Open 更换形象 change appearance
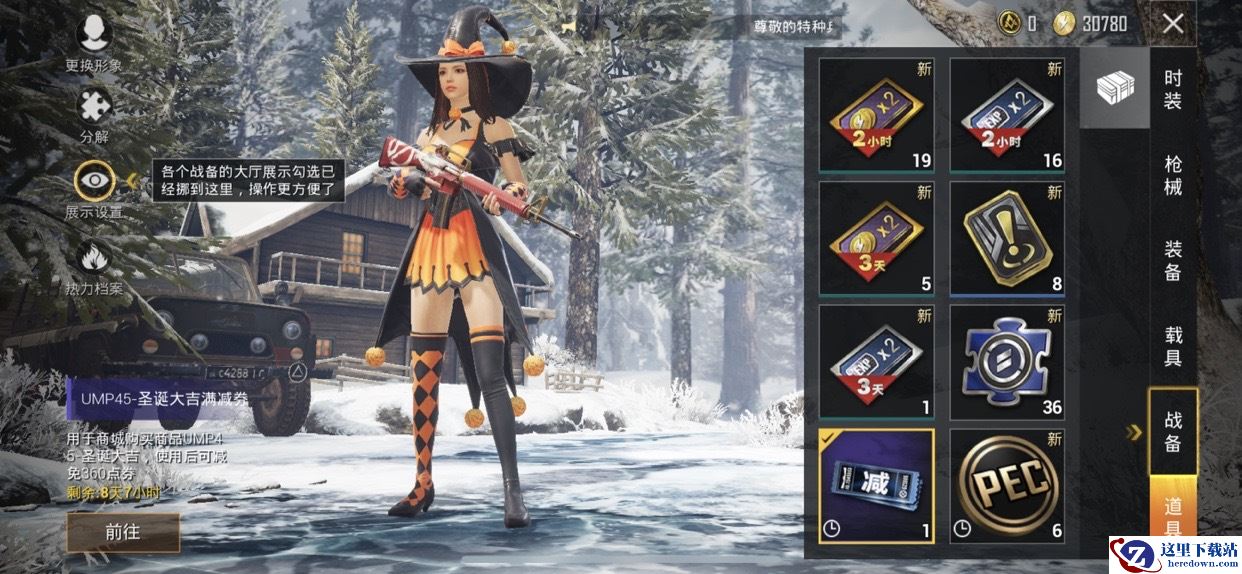 pos(94,35)
